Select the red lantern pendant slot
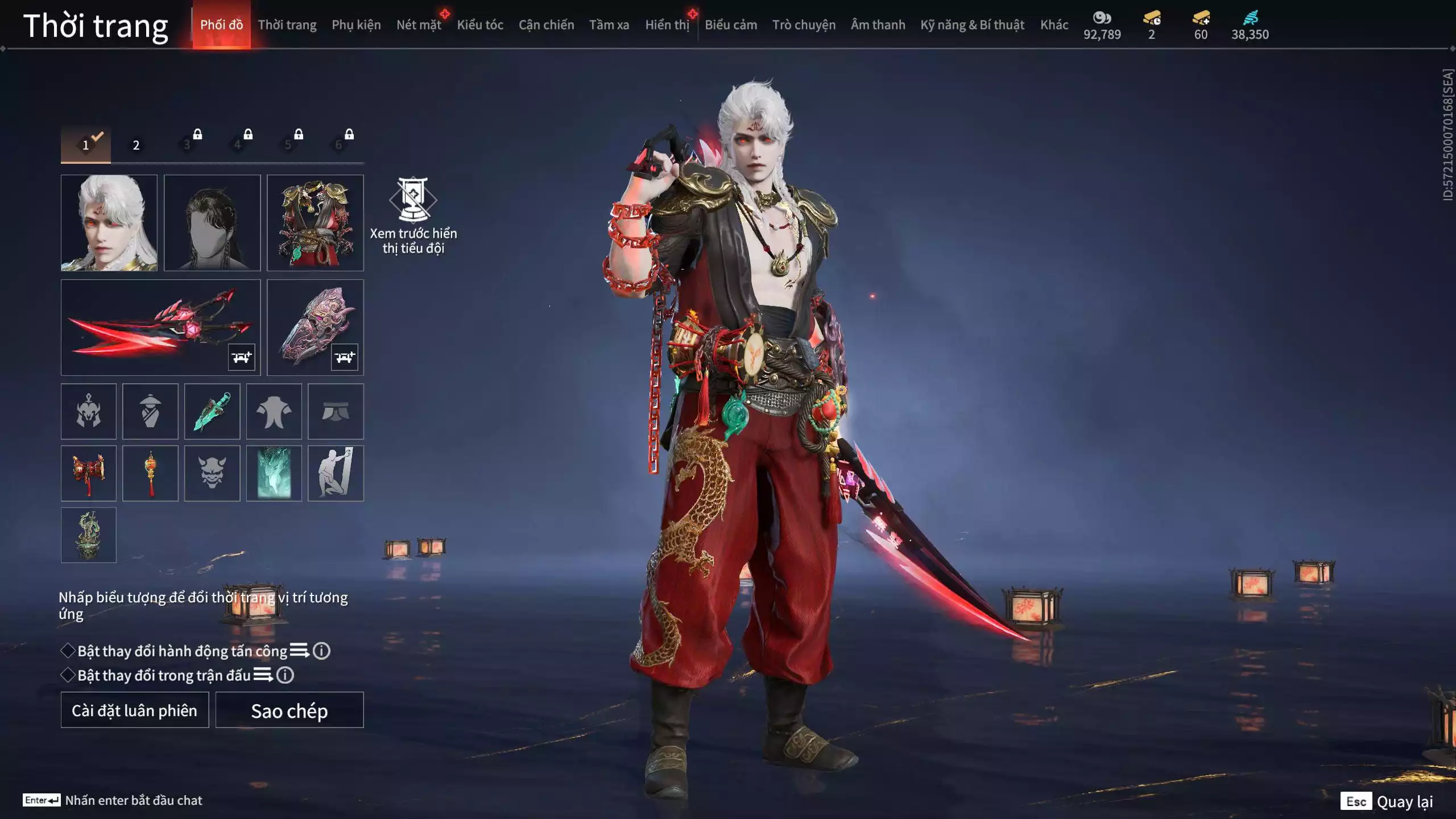Image resolution: width=1456 pixels, height=819 pixels. pyautogui.click(x=150, y=473)
